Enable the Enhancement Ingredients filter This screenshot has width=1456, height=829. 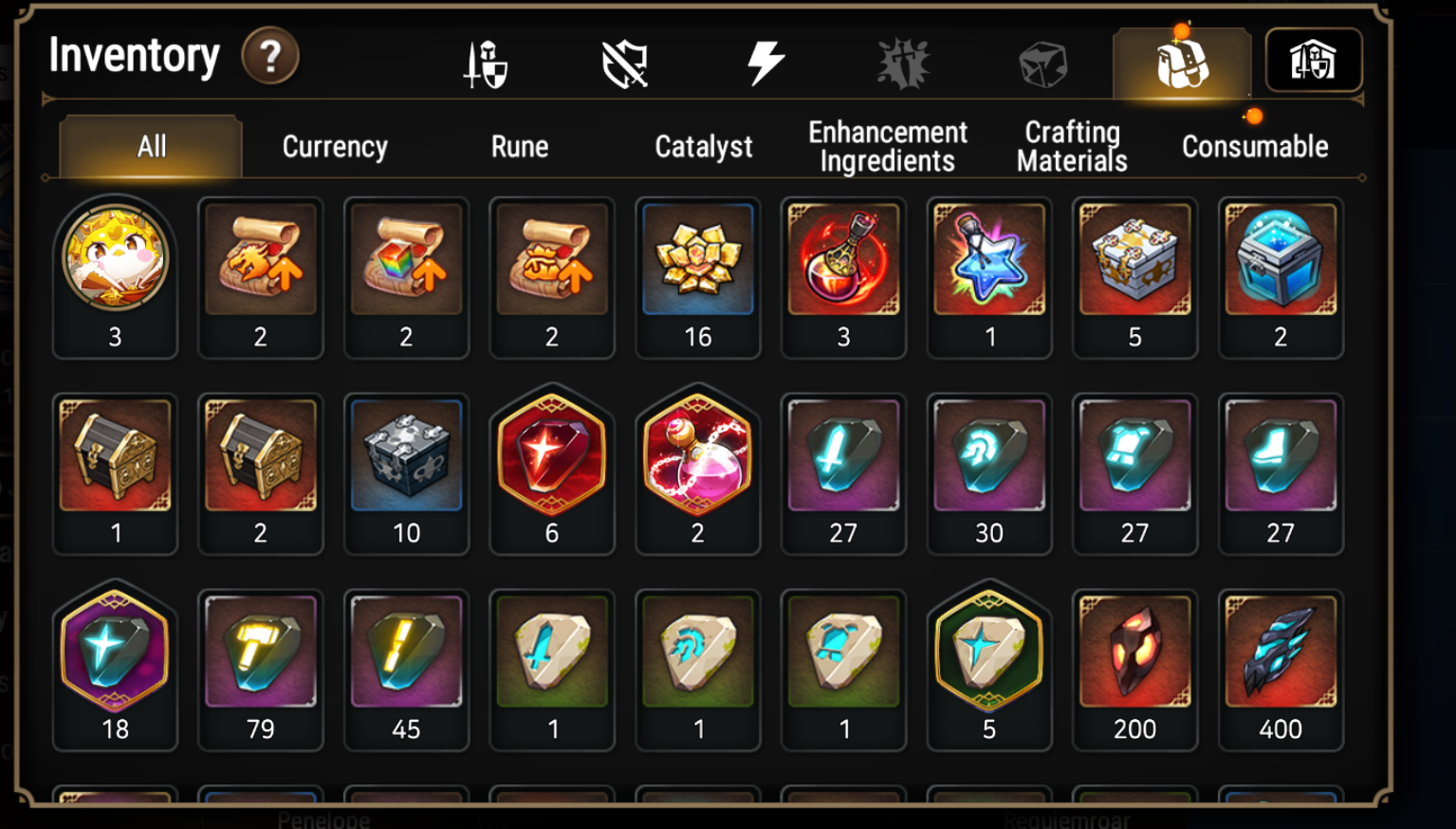(885, 146)
